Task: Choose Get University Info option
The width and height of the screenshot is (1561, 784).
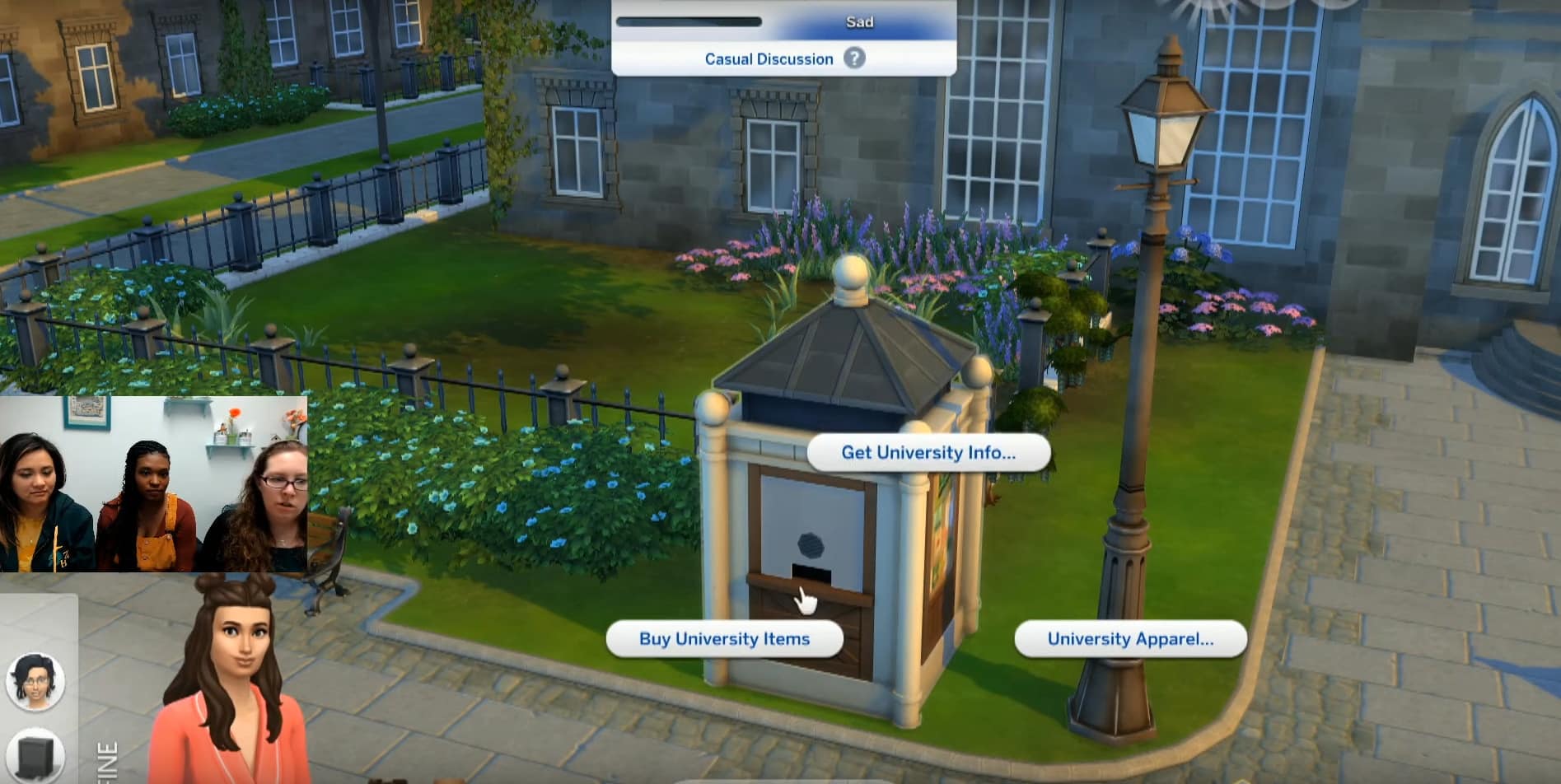Action: point(928,452)
